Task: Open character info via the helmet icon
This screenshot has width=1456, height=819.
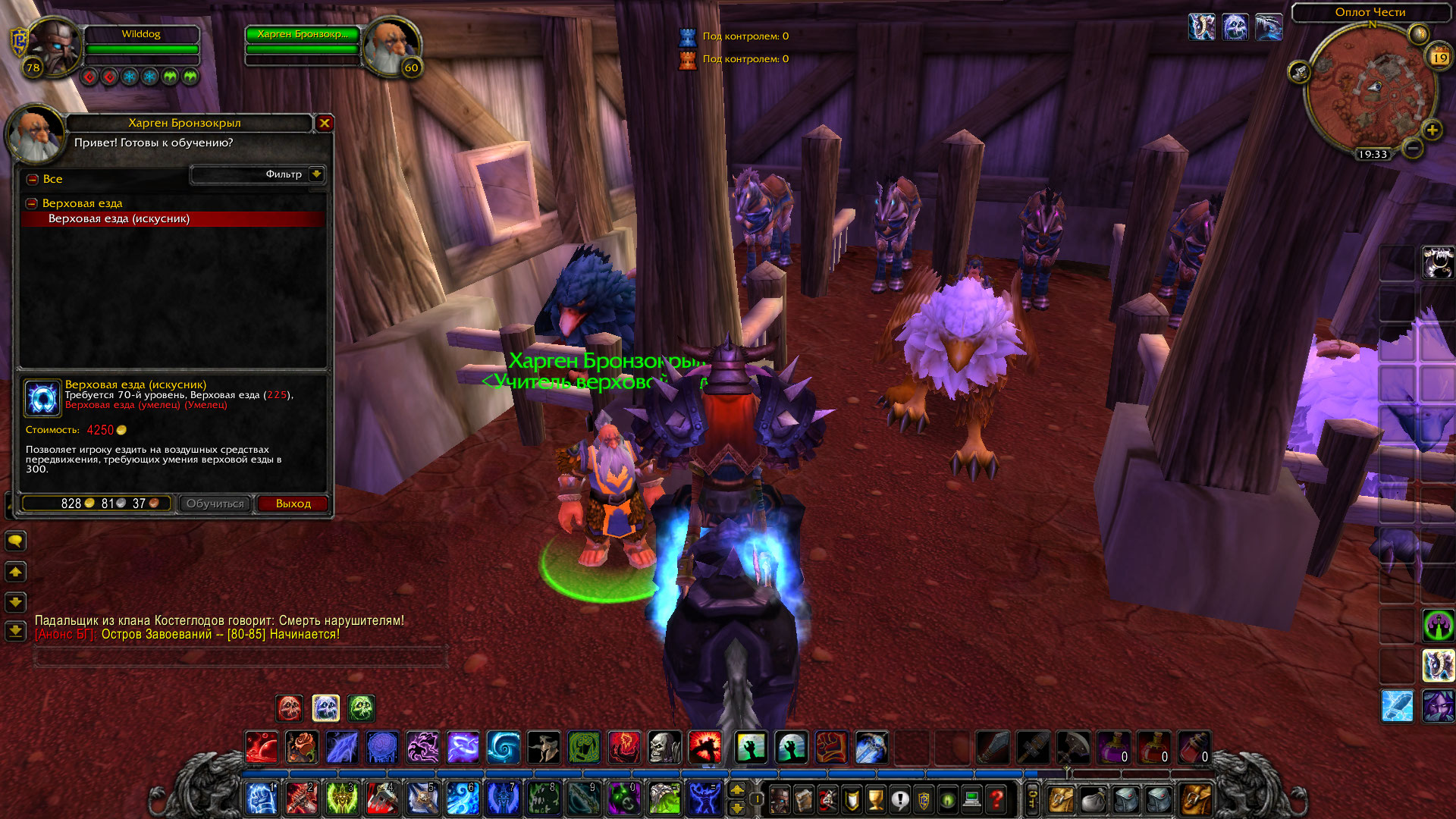Action: point(780,799)
